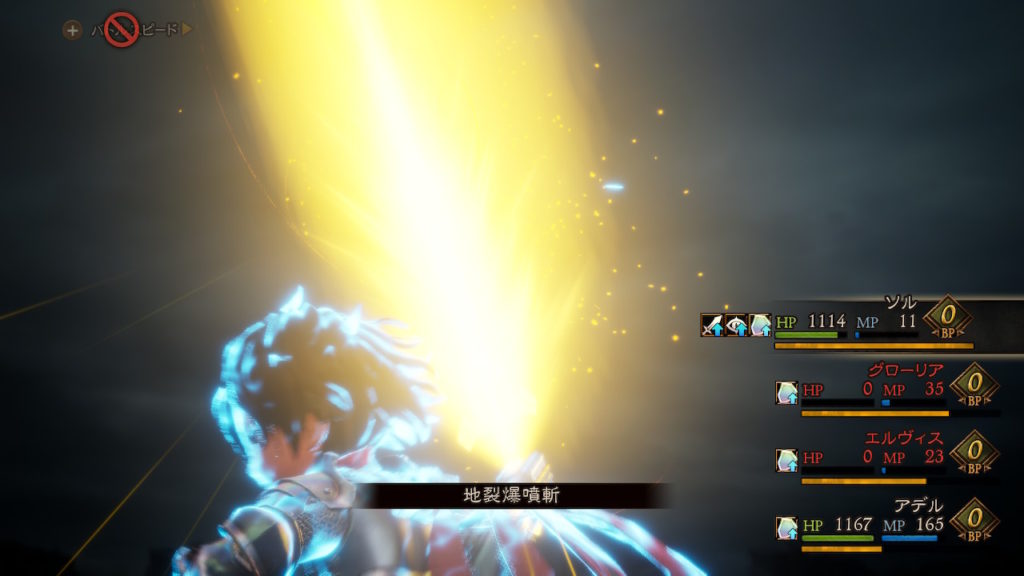Select fallen party member グローリア
Image resolution: width=1024 pixels, height=576 pixels.
tap(880, 391)
